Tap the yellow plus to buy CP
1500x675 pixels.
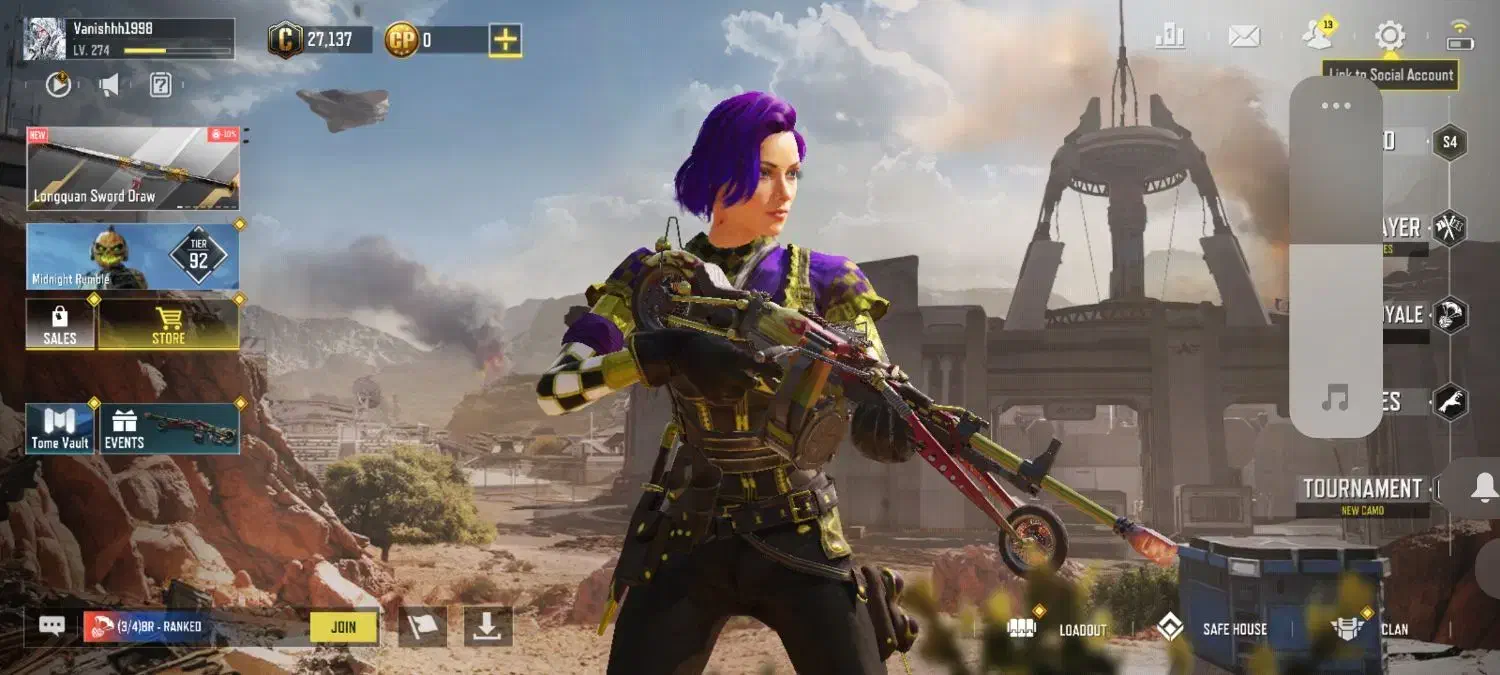(x=505, y=40)
